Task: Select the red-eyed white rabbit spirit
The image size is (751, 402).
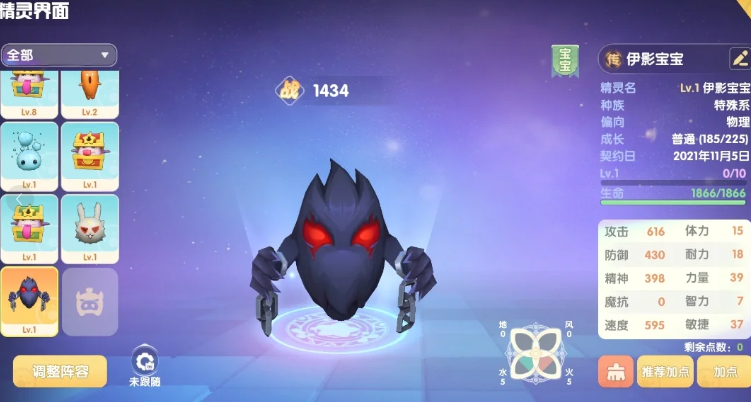Action: (90, 226)
